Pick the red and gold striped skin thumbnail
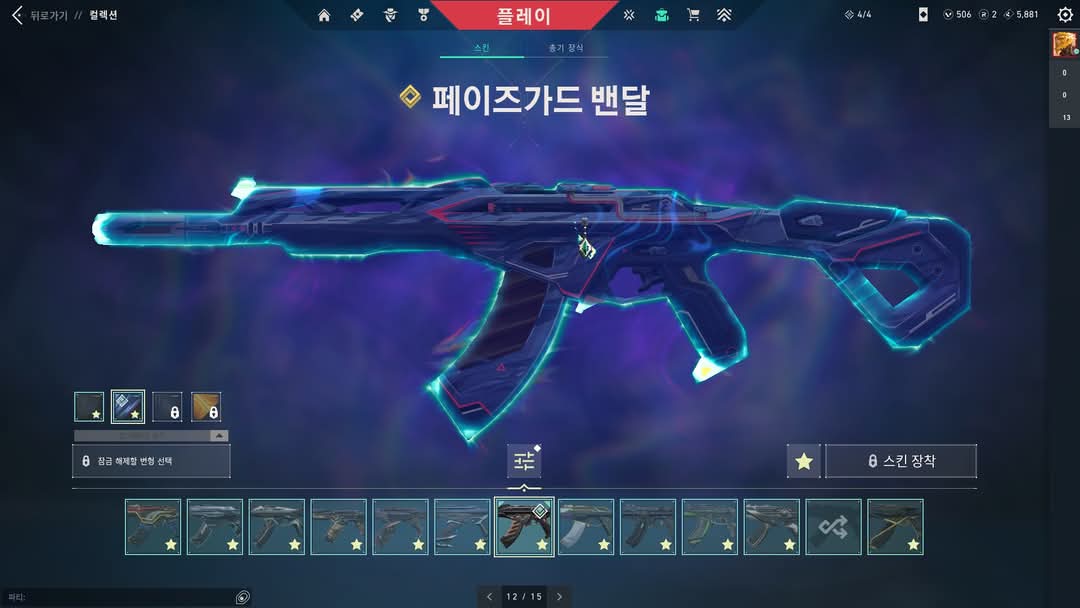The image size is (1080, 608). click(x=153, y=527)
